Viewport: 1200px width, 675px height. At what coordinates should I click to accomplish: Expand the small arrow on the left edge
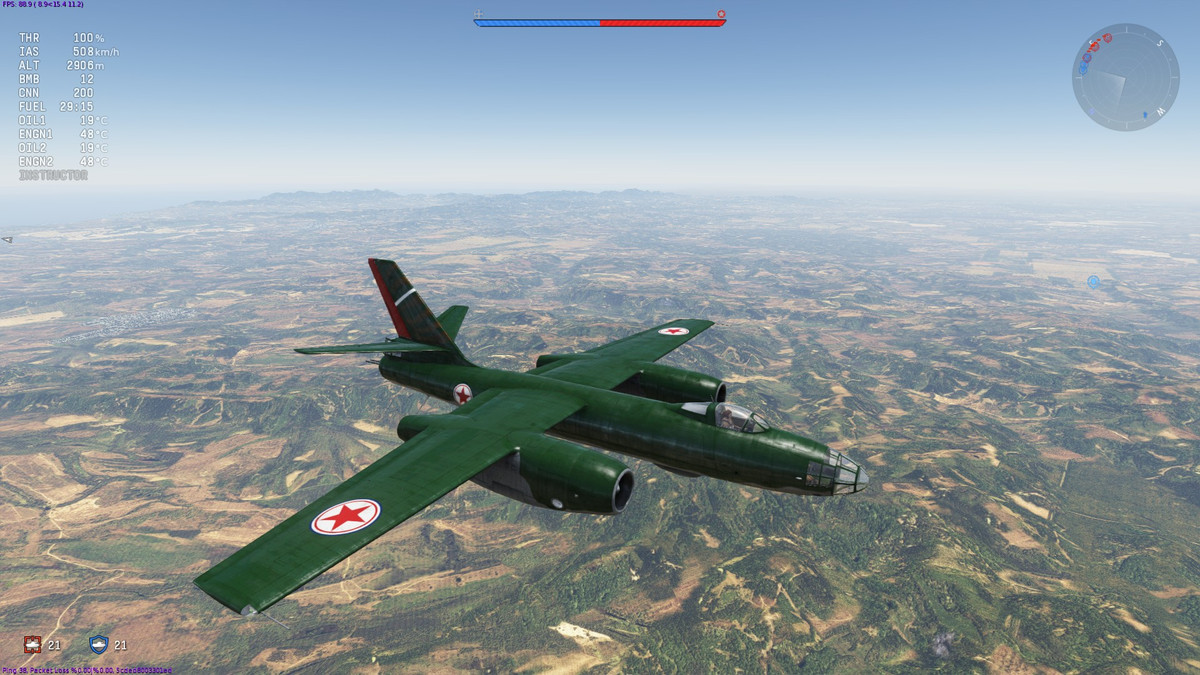(x=7, y=240)
